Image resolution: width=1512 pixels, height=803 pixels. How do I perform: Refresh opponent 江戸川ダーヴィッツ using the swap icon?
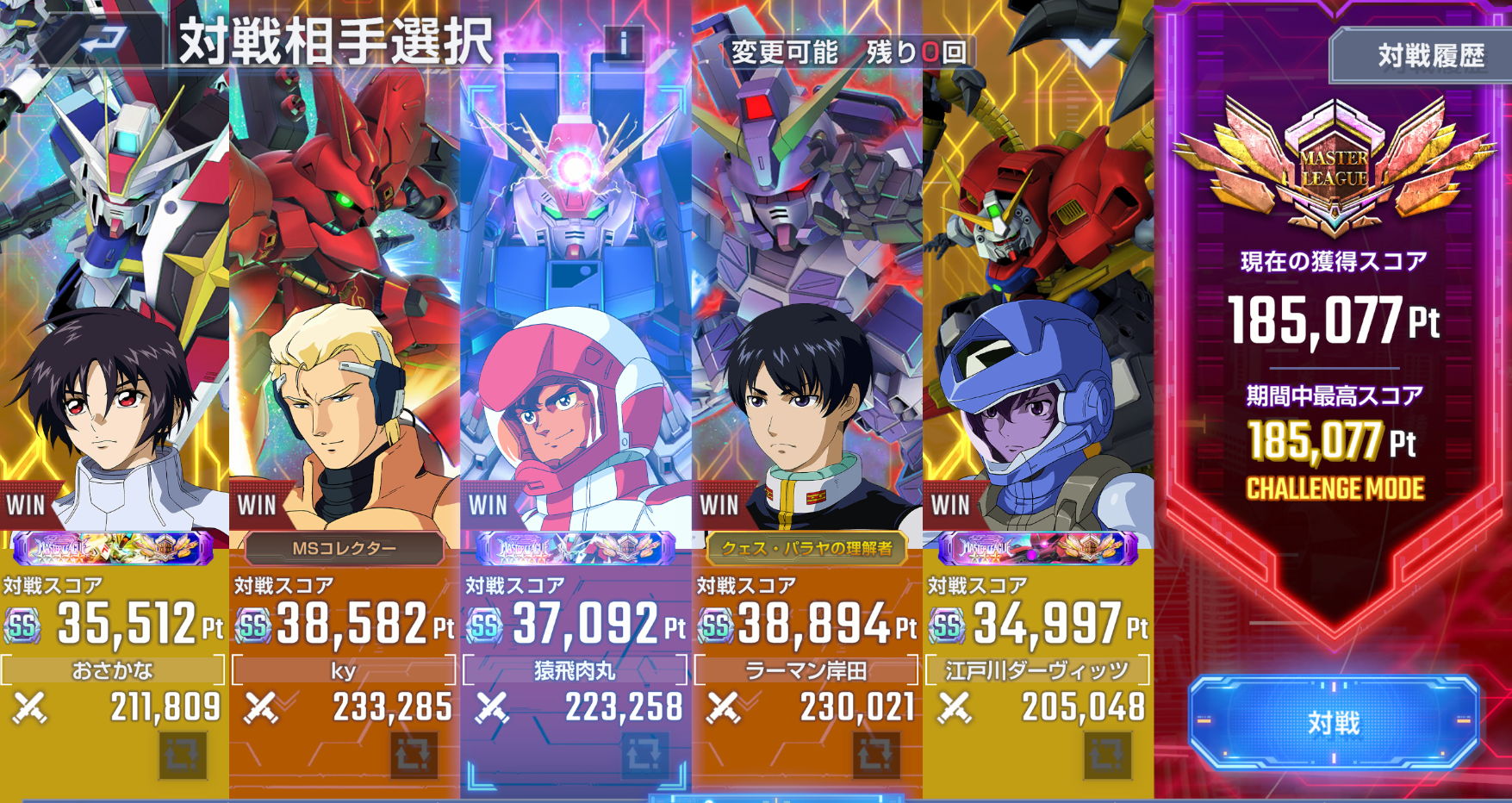1107,756
